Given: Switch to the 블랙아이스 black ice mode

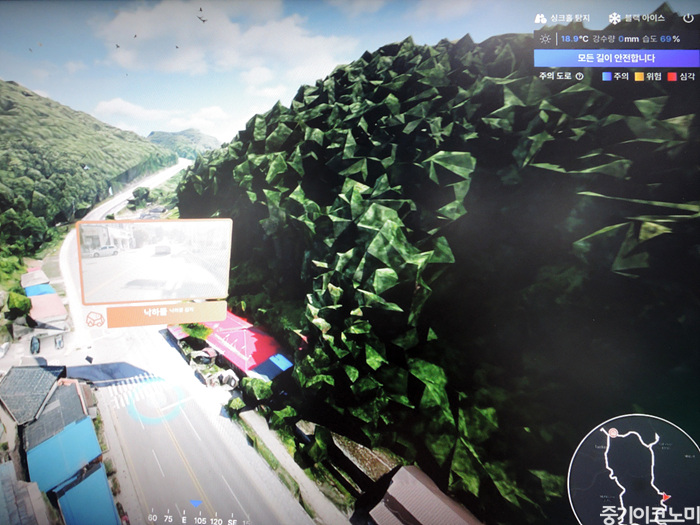Looking at the screenshot, I should tap(635, 18).
